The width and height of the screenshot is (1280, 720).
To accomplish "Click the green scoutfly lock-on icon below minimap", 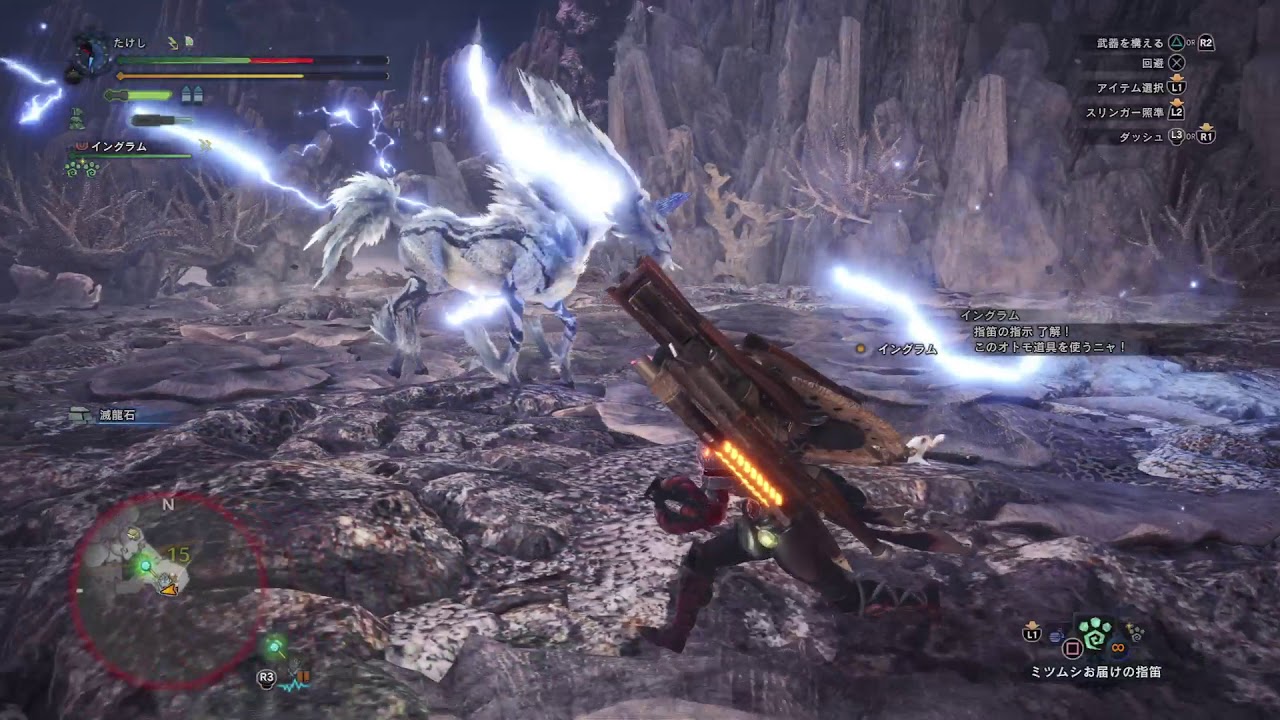I will tap(272, 648).
